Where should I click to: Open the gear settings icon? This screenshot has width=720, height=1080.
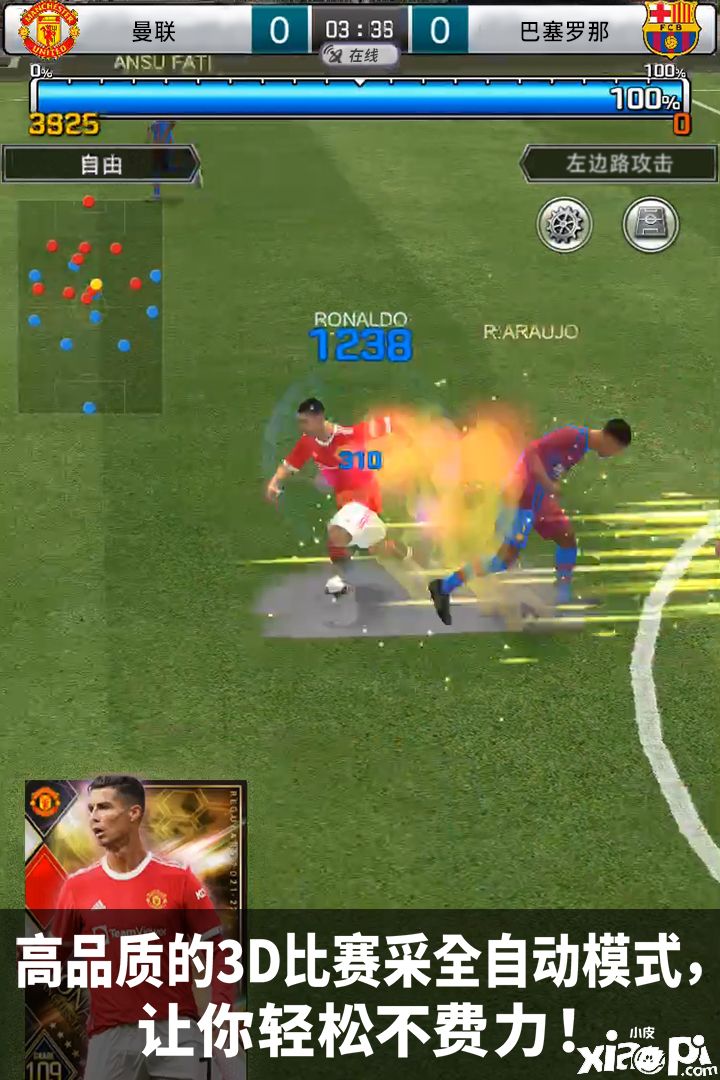point(565,224)
